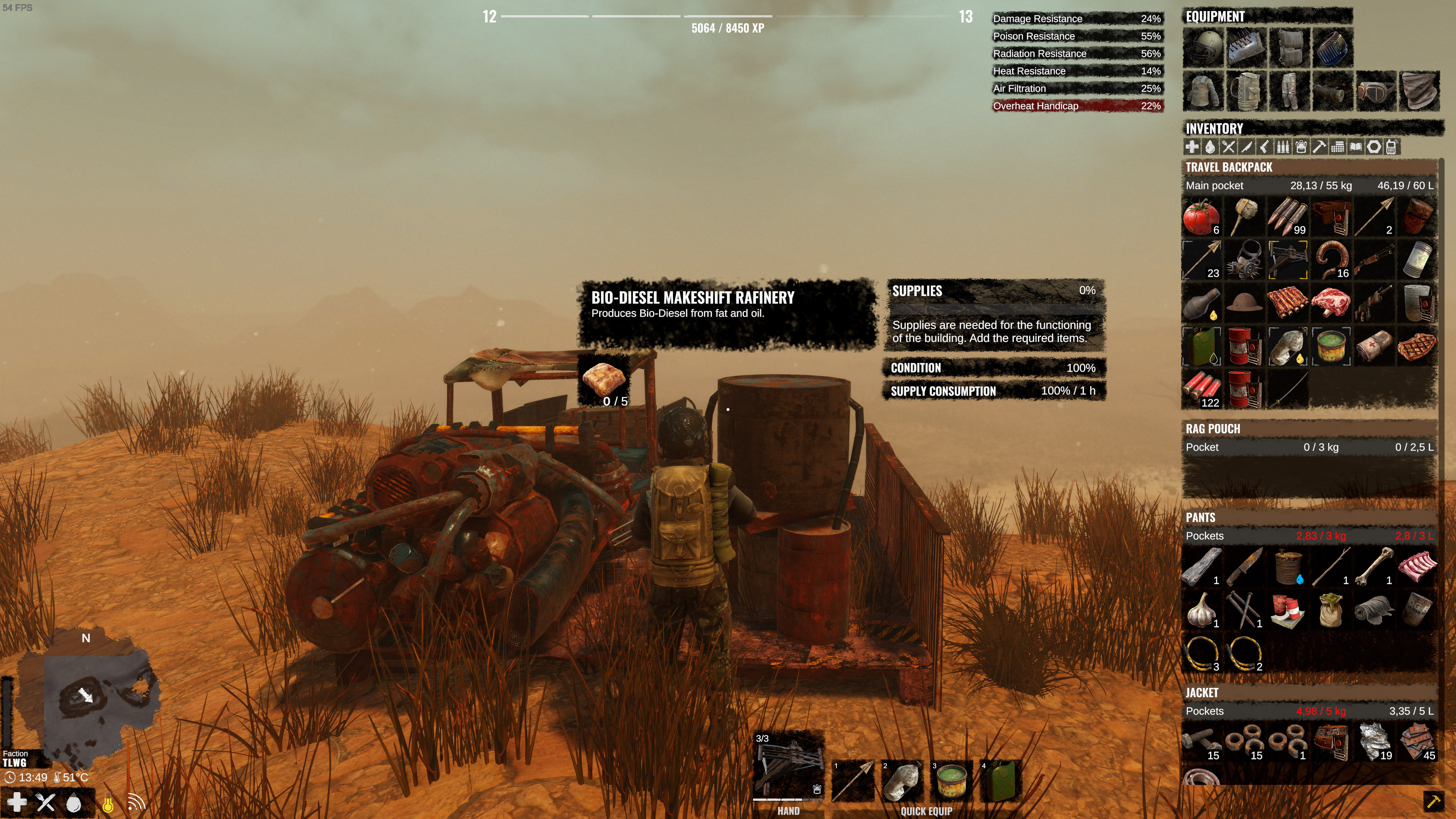Viewport: 1456px width, 819px height.
Task: Toggle the knife melee inventory filter
Action: (1246, 147)
